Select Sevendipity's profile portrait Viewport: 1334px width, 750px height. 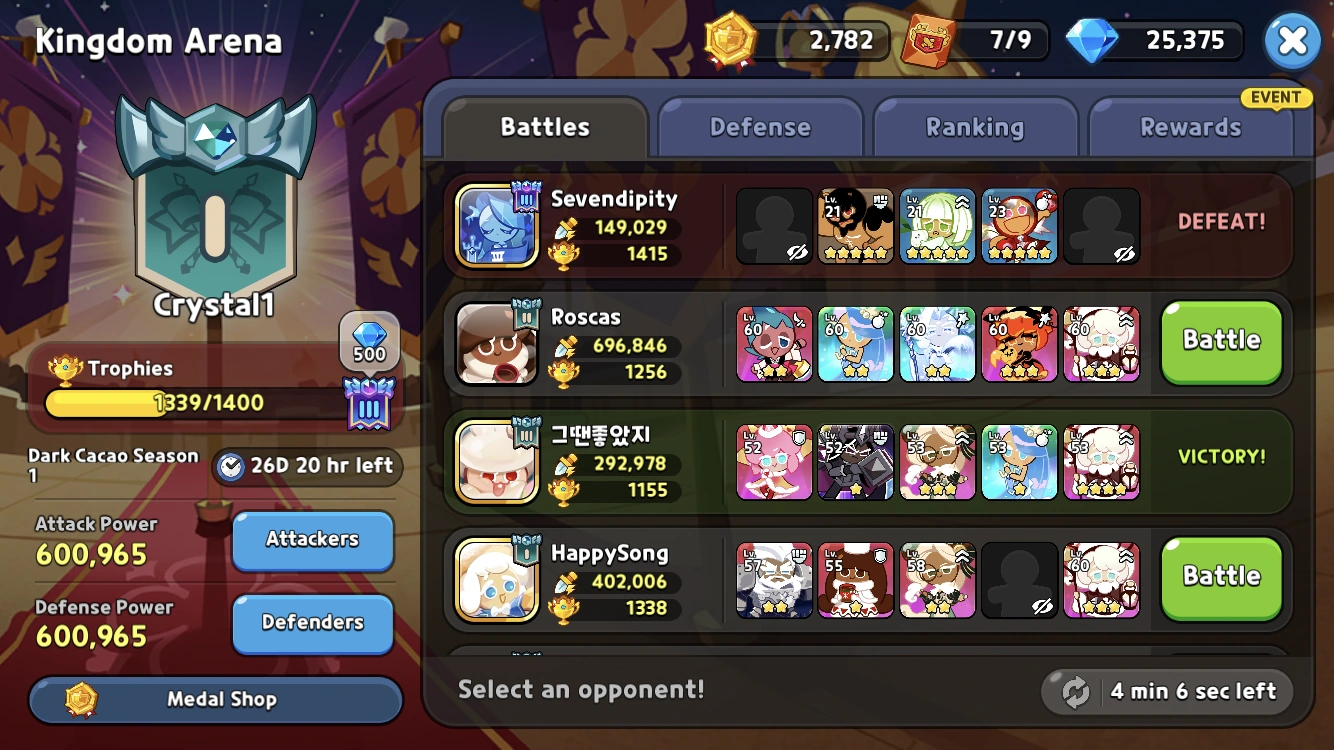click(x=497, y=225)
